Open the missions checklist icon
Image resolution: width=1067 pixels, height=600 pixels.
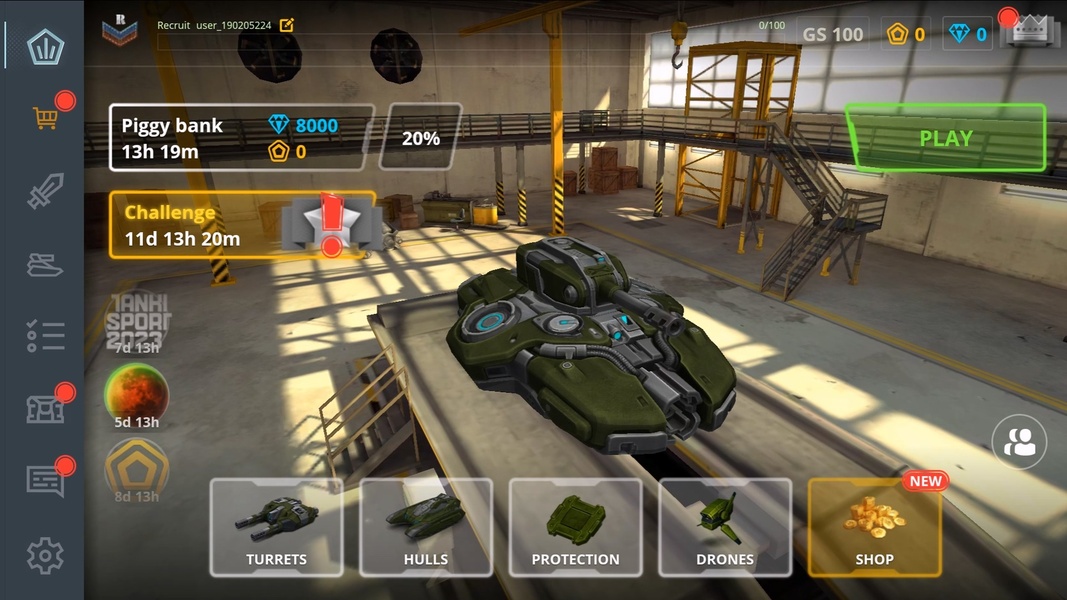coord(45,337)
